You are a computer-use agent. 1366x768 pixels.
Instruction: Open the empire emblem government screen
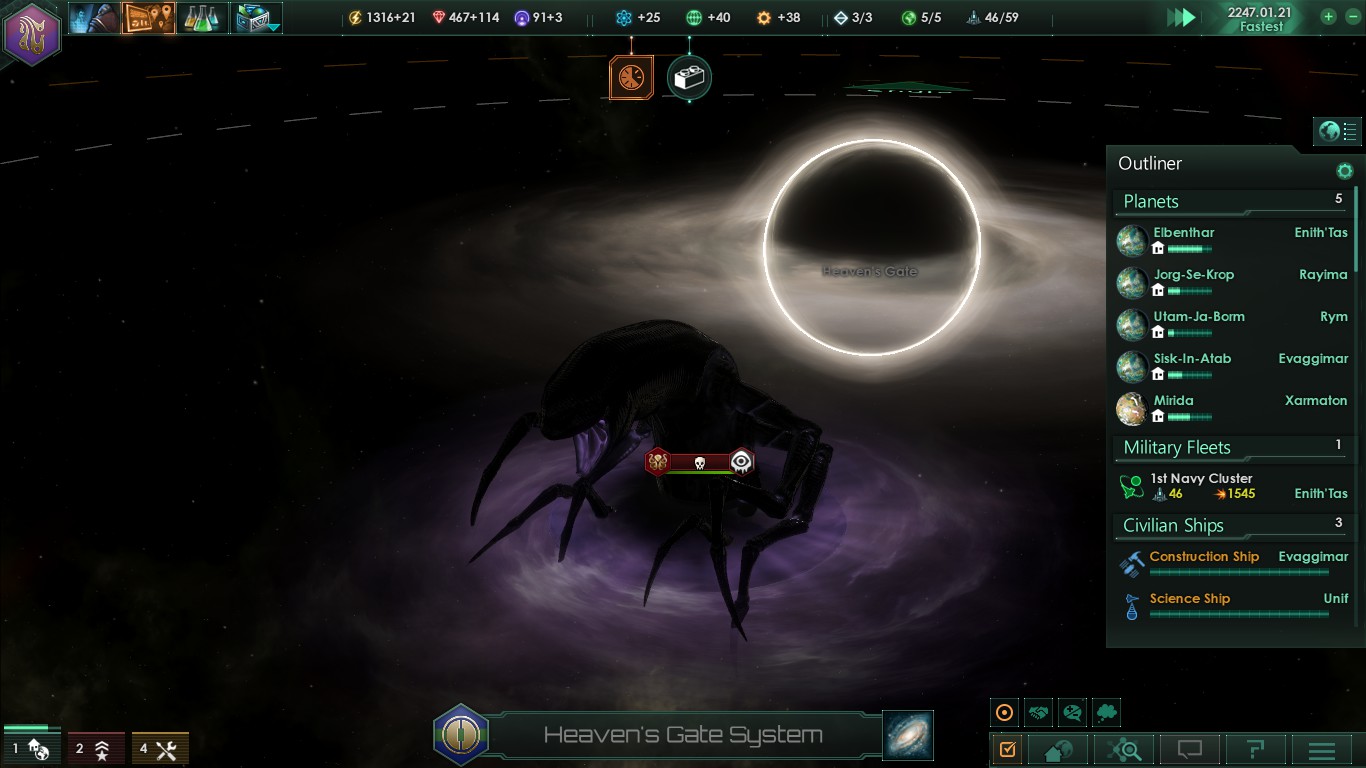(32, 33)
